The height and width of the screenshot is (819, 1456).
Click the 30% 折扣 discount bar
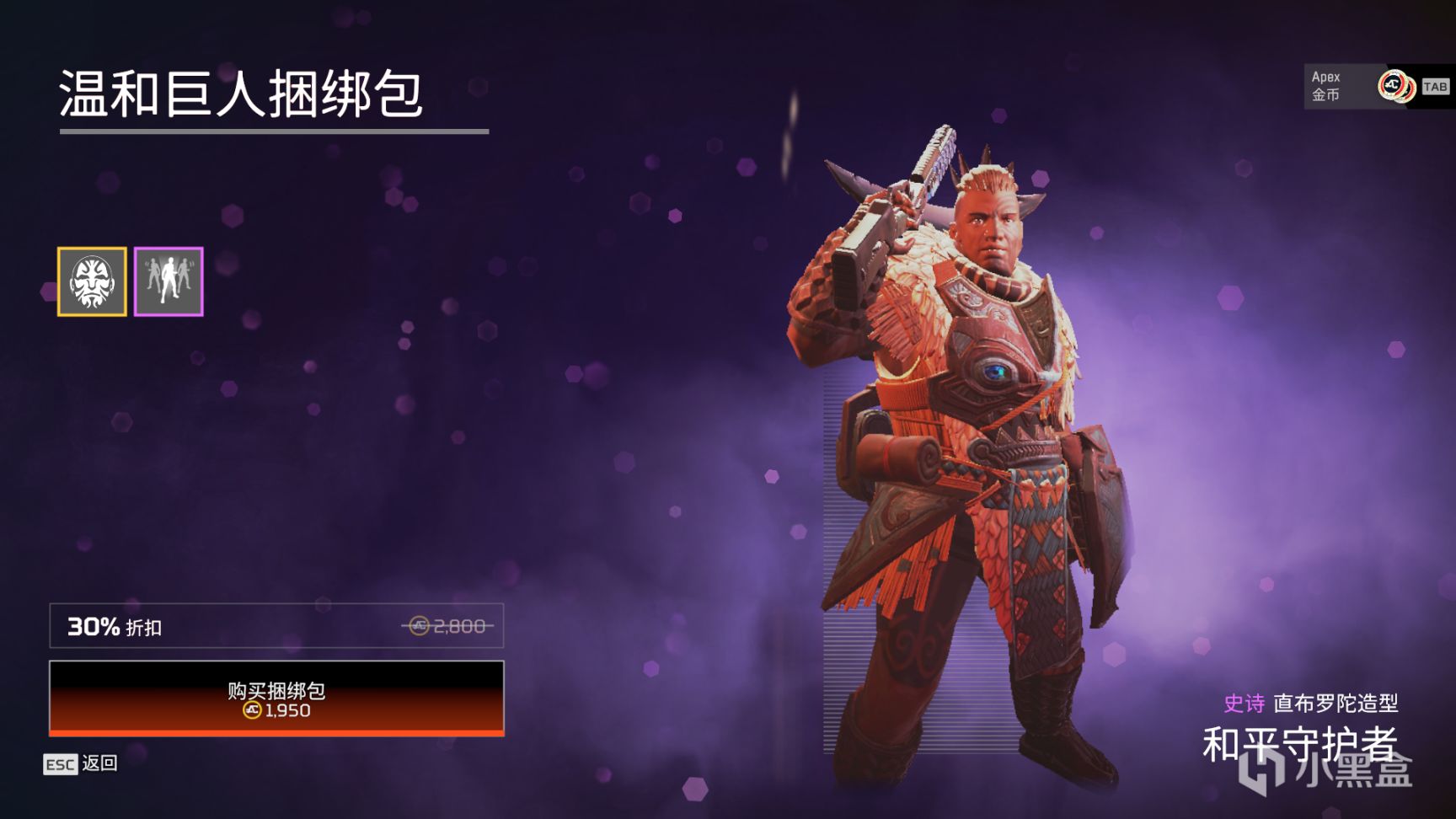pyautogui.click(x=278, y=626)
